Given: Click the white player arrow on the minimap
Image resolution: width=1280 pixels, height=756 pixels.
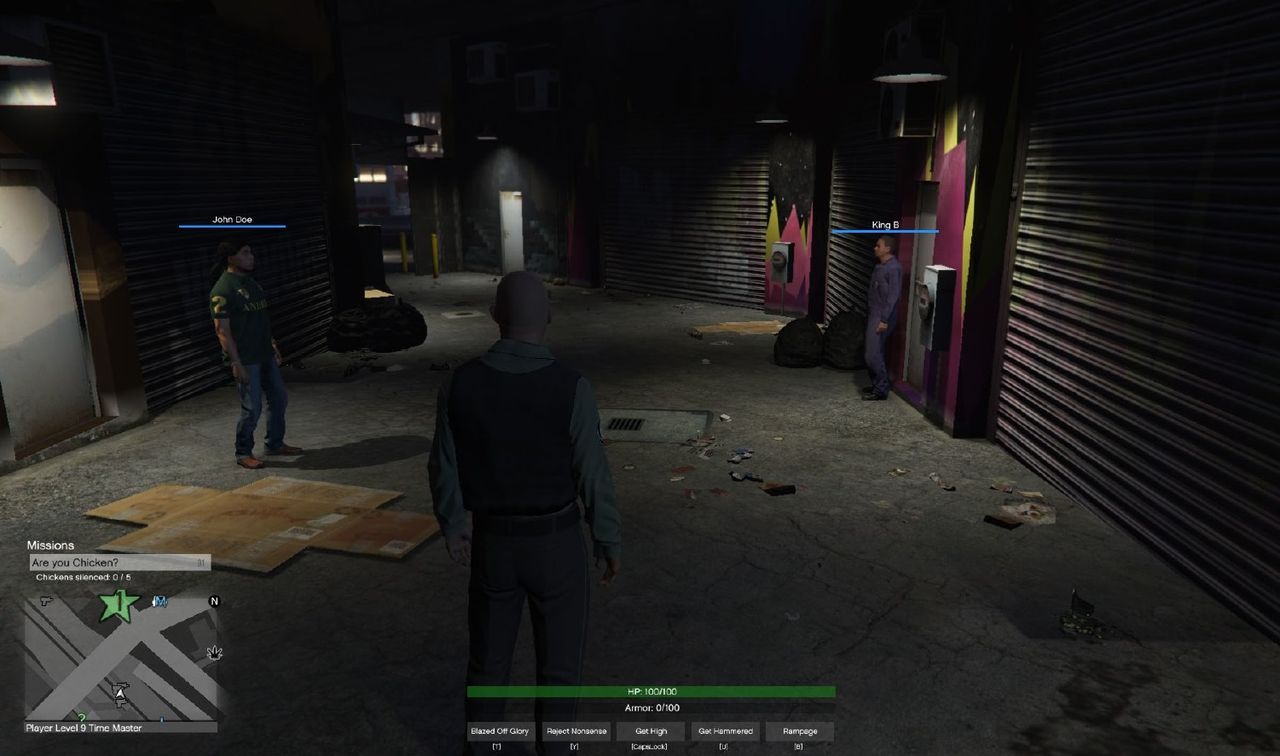Looking at the screenshot, I should tap(120, 693).
